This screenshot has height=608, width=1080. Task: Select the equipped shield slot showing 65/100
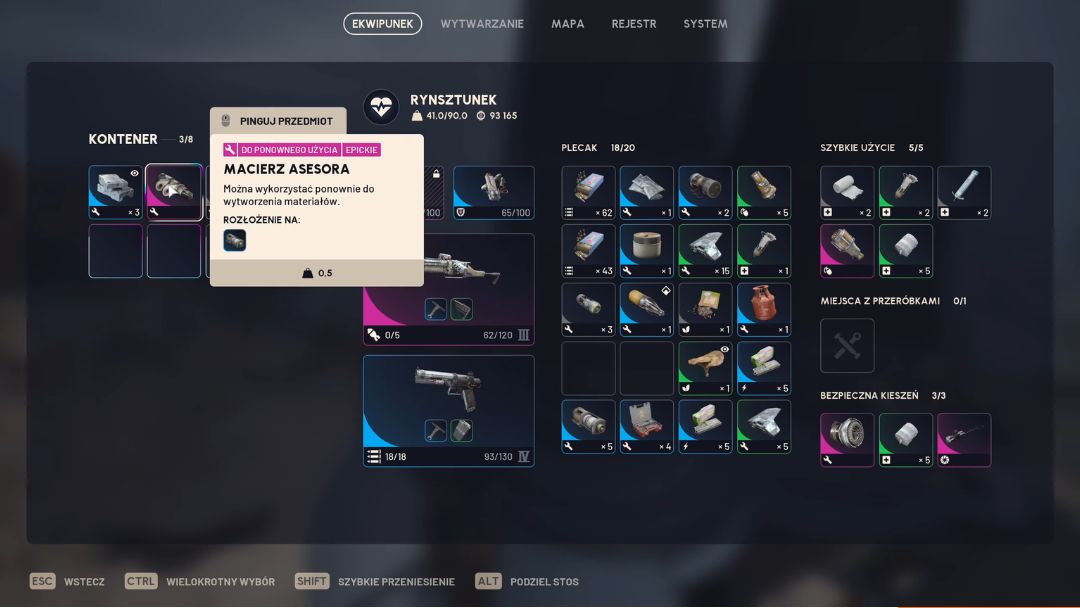click(x=493, y=192)
